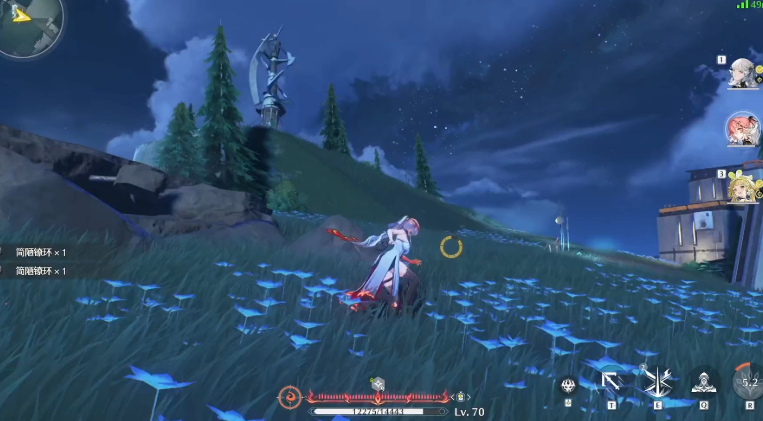Switch to the silver-haired party character
Image resolution: width=763 pixels, height=421 pixels.
[743, 73]
